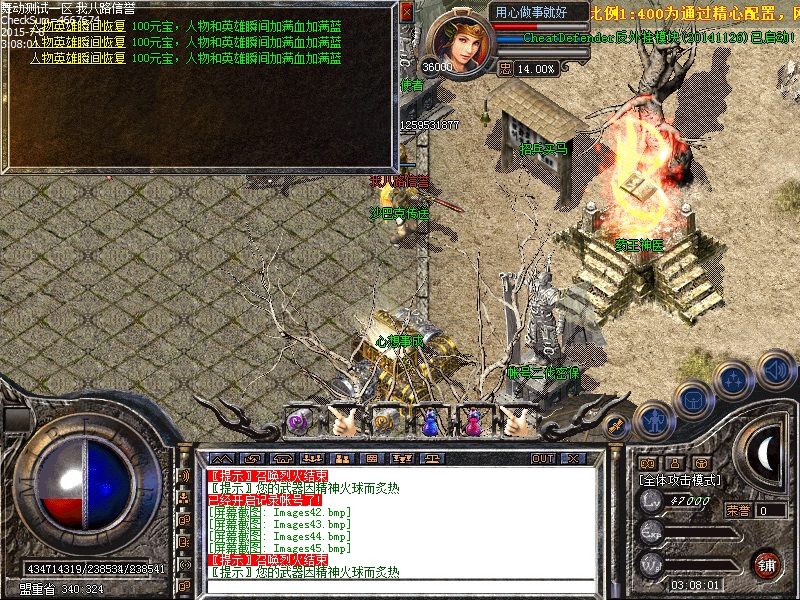Use the golden spiral scroll in belt
Viewport: 800px width, 600px height.
click(x=386, y=422)
